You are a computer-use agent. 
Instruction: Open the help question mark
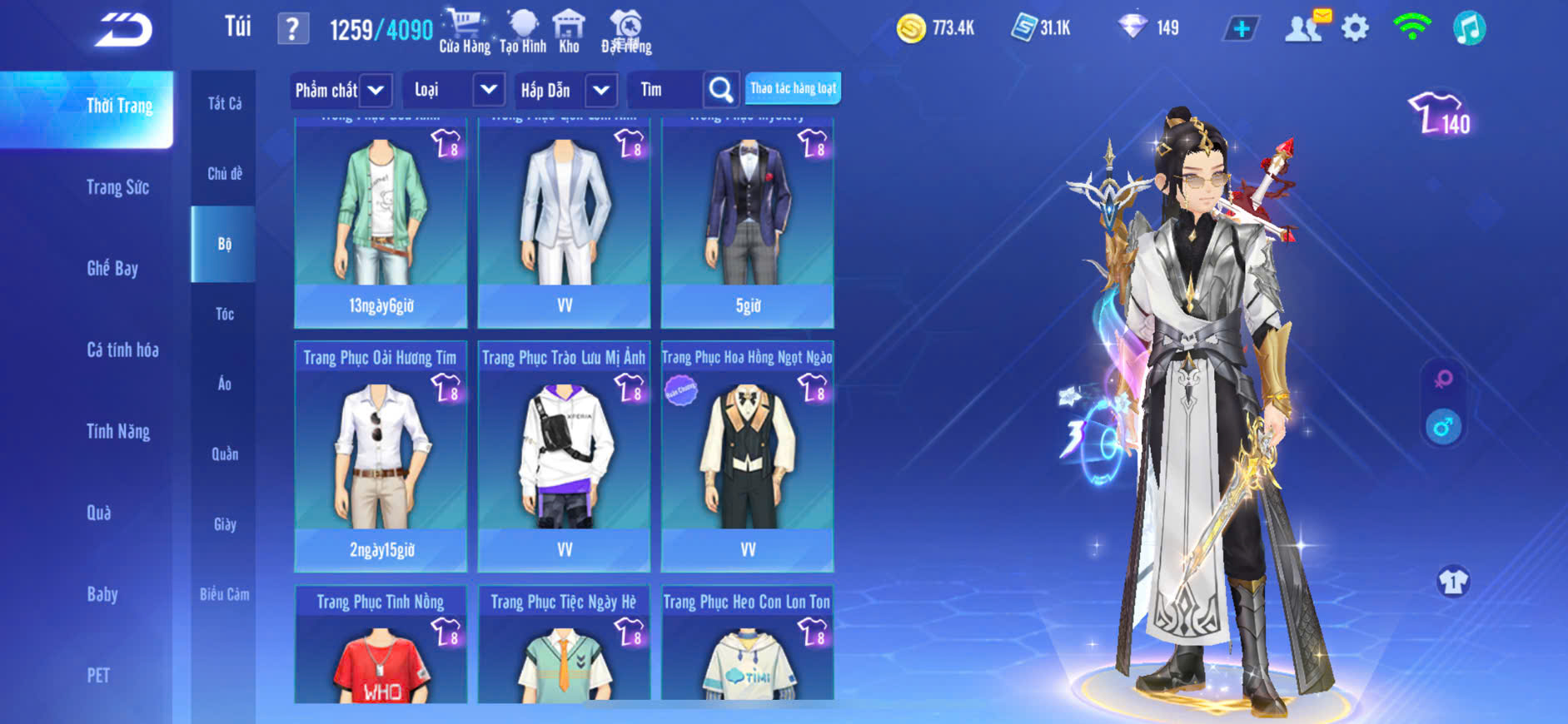point(292,30)
